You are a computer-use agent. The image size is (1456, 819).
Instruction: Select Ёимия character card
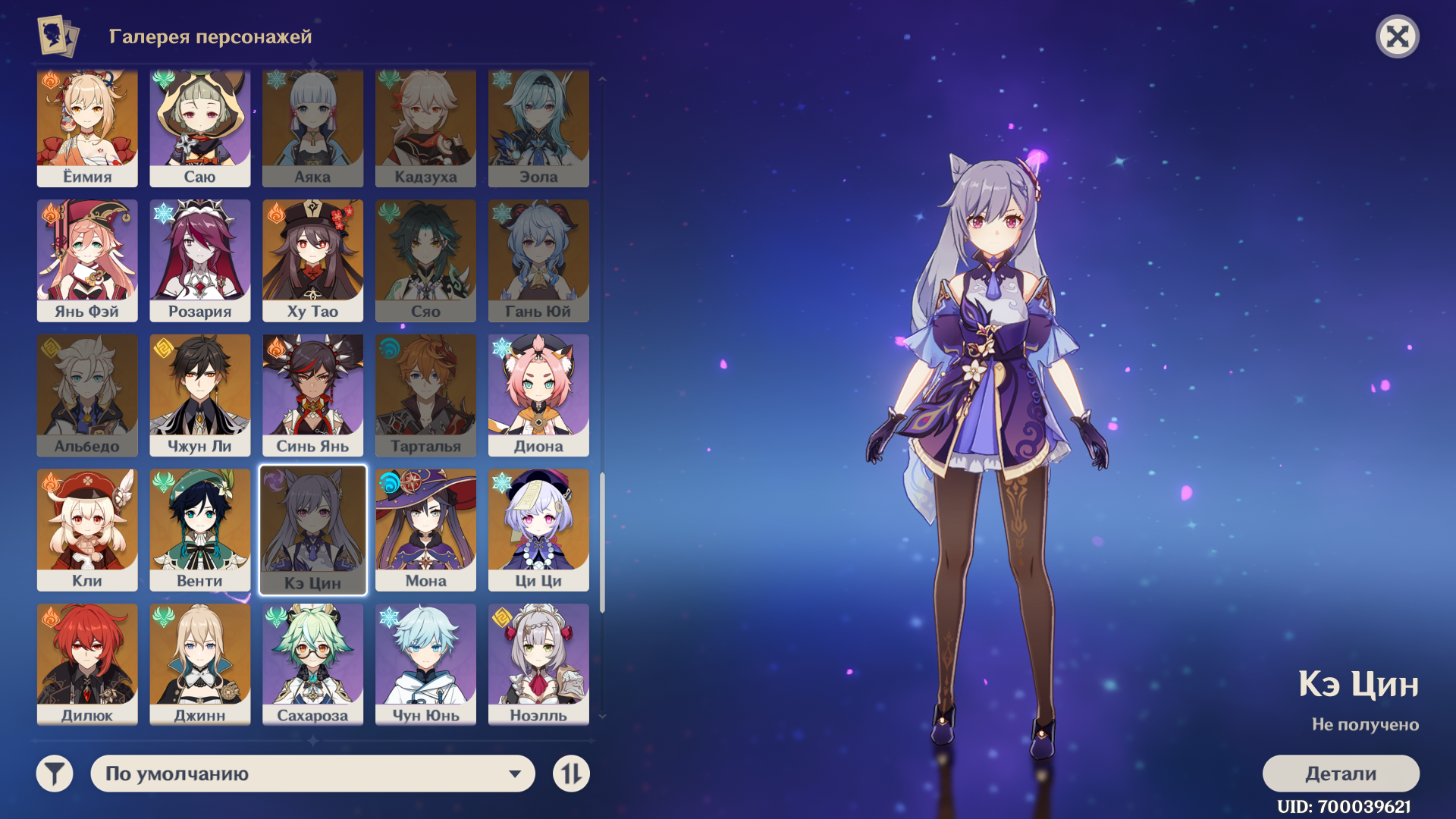click(87, 127)
